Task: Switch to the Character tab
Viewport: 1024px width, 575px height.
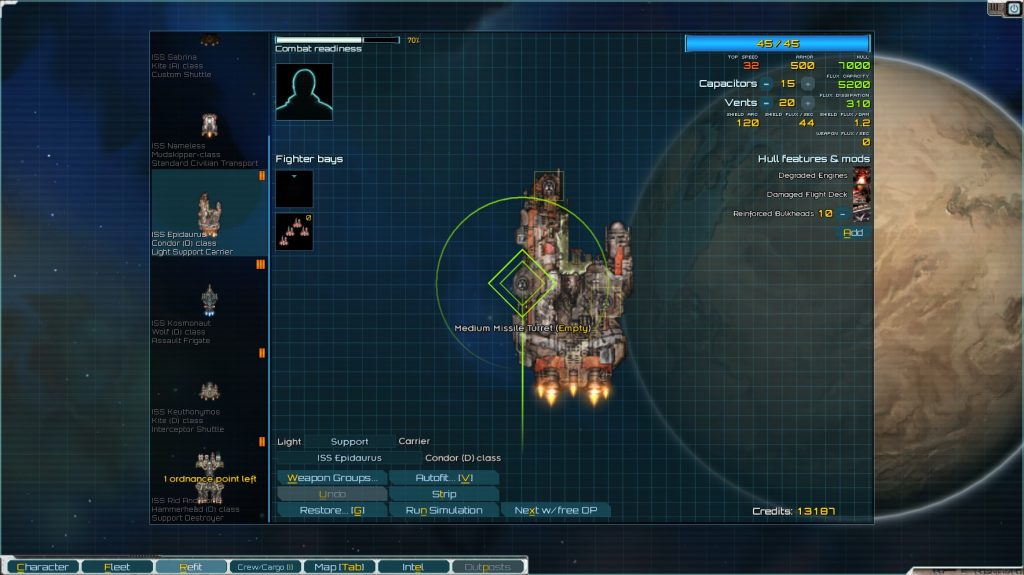Action: [42, 567]
